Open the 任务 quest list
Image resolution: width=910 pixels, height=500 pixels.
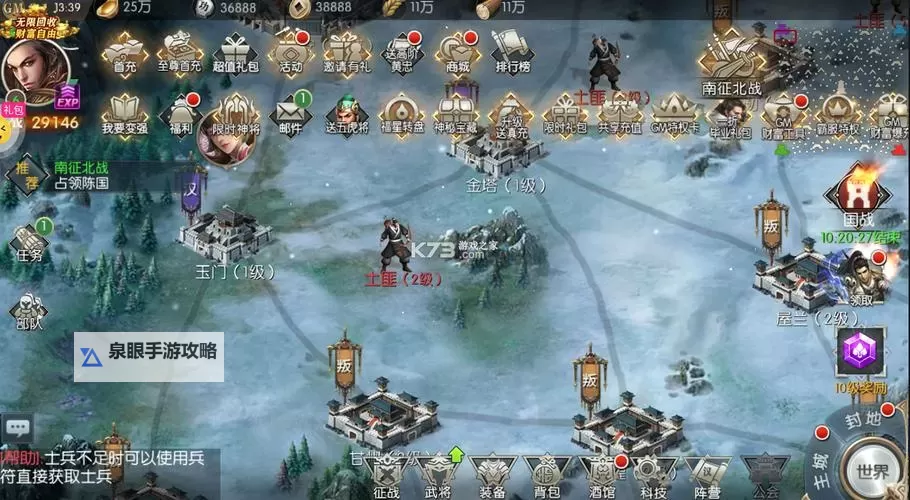pyautogui.click(x=29, y=240)
